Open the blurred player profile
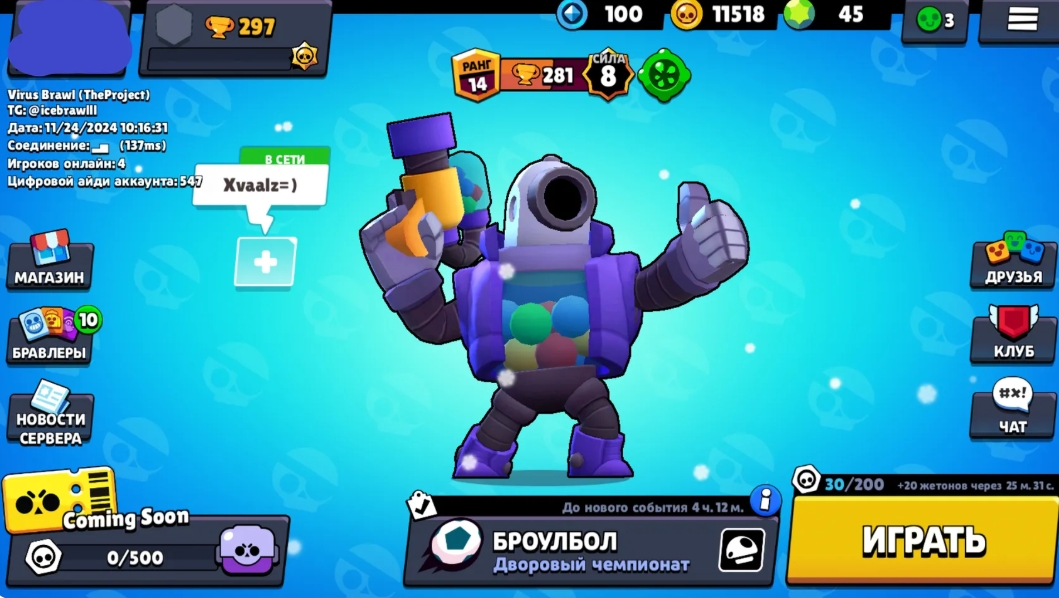Viewport: 1059px width, 598px height. click(x=68, y=38)
